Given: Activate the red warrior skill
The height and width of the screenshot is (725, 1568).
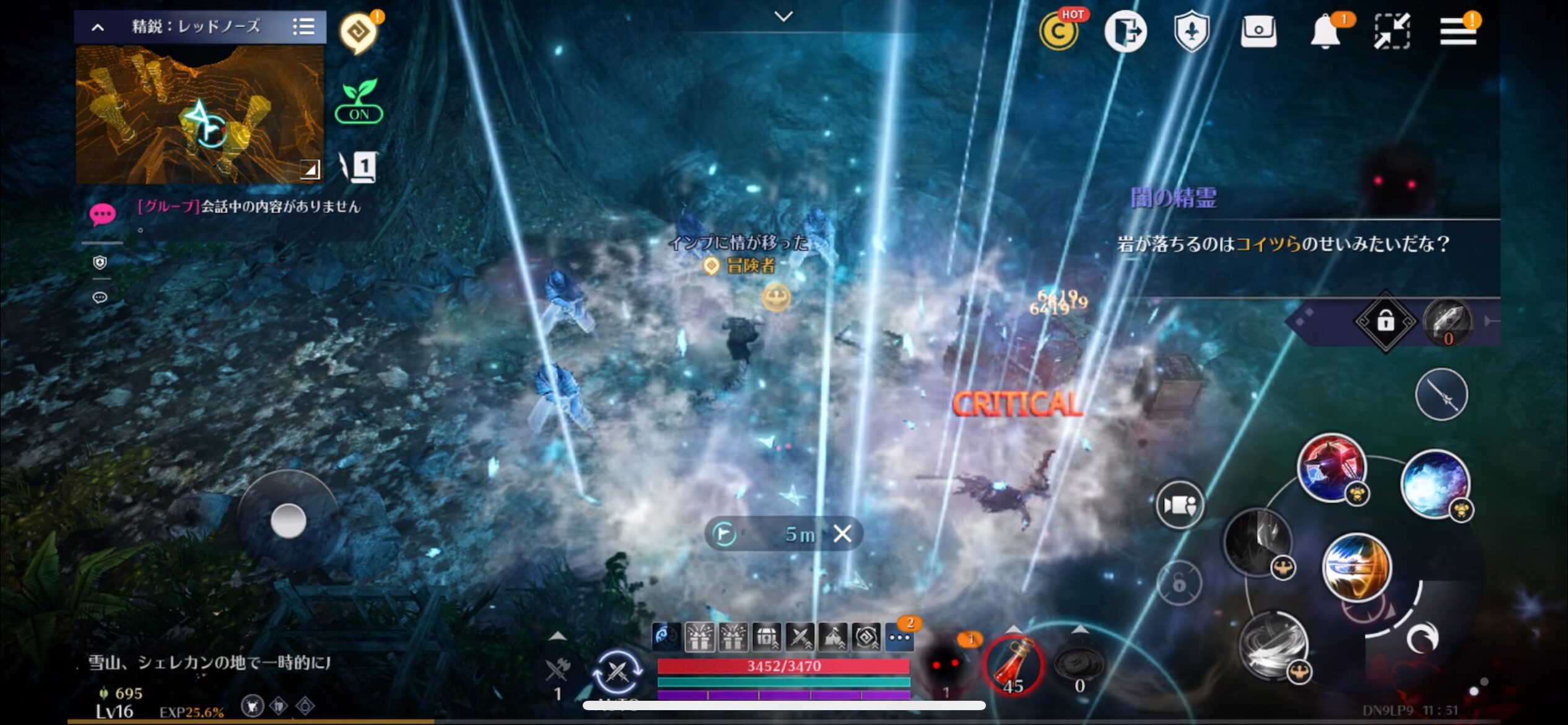Looking at the screenshot, I should tap(1331, 468).
